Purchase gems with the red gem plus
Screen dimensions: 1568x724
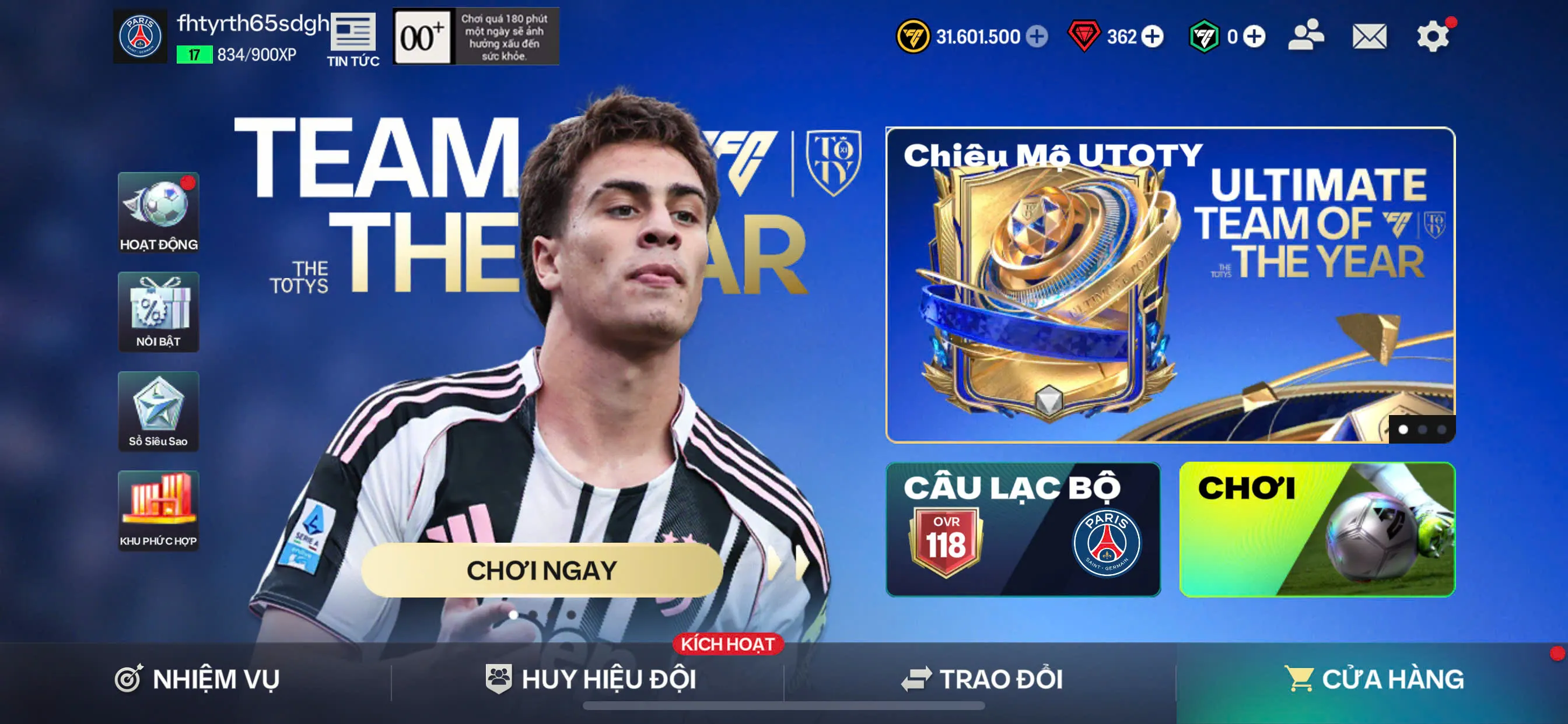tap(1153, 37)
